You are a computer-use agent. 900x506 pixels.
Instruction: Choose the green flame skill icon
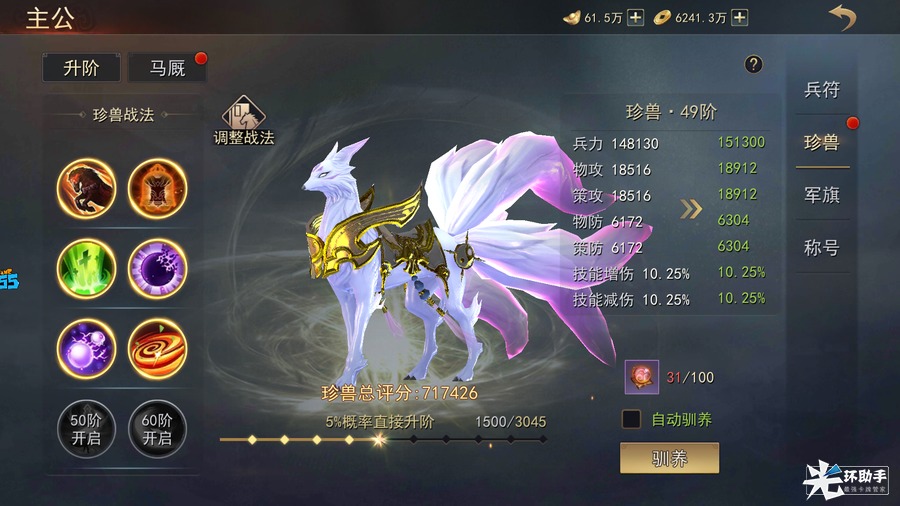pyautogui.click(x=86, y=268)
